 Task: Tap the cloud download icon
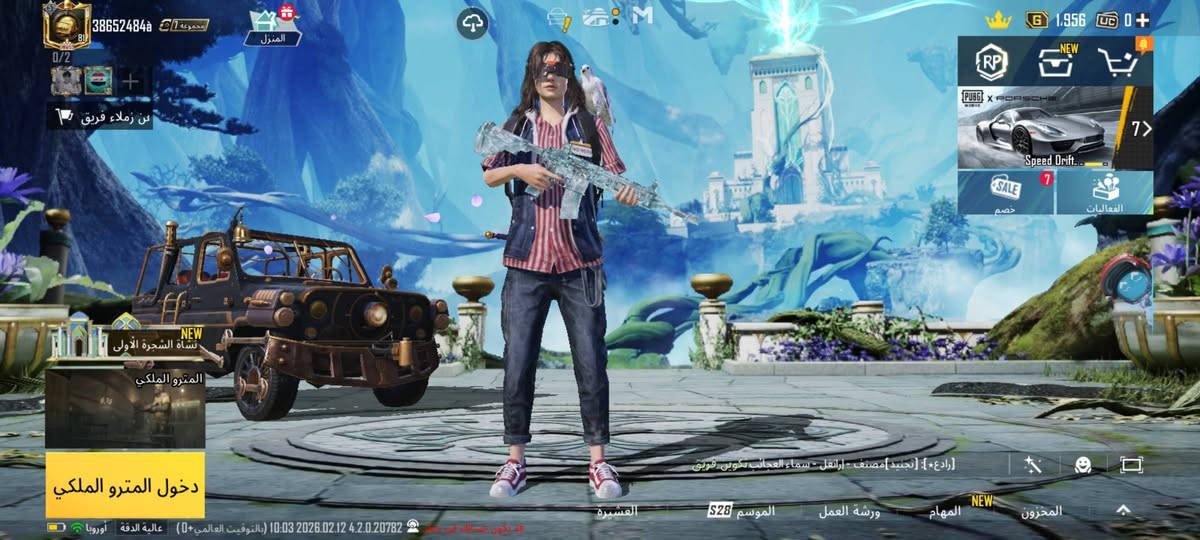(472, 23)
